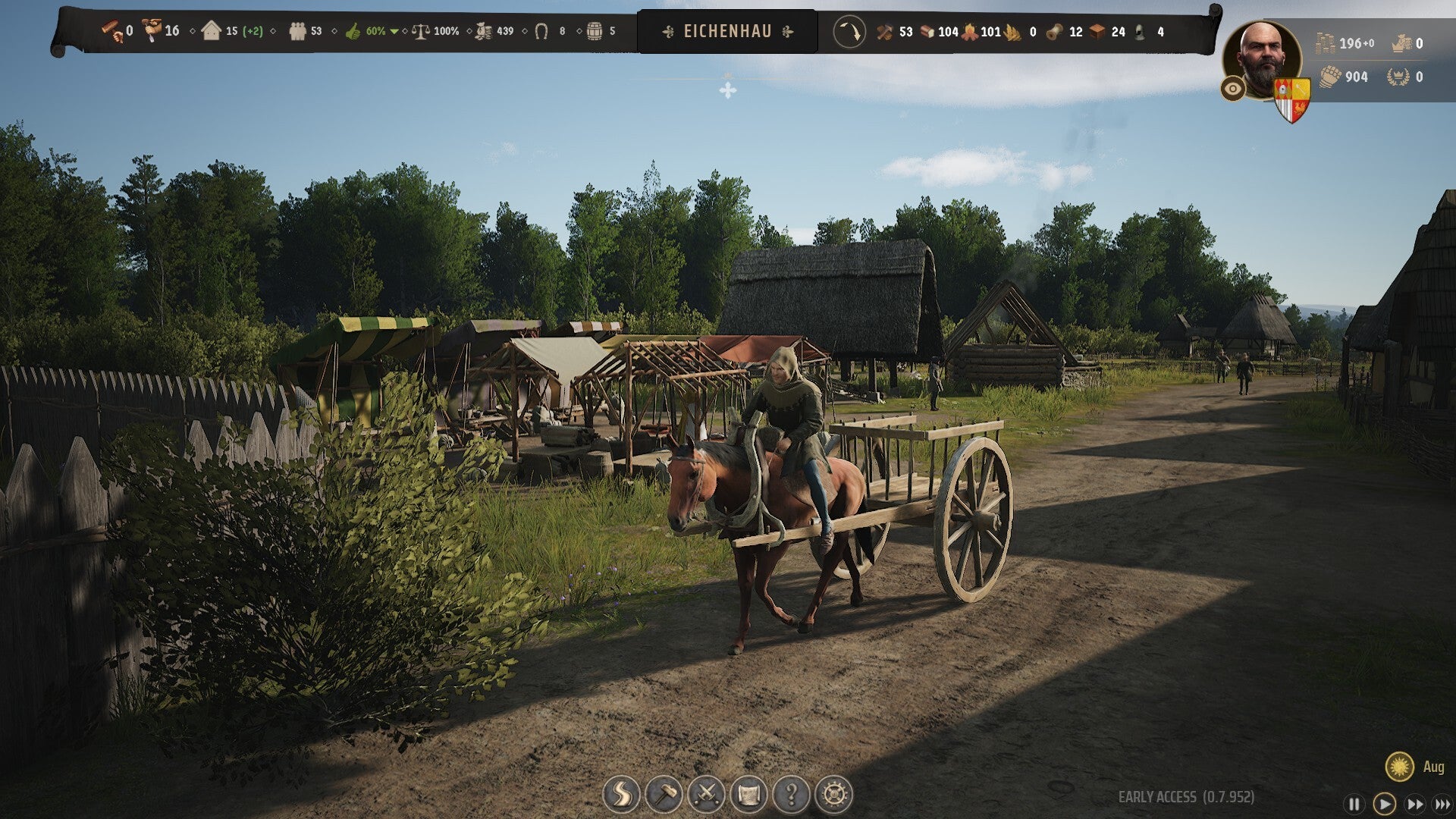Open the road building tool
The height and width of the screenshot is (819, 1456).
tap(621, 795)
